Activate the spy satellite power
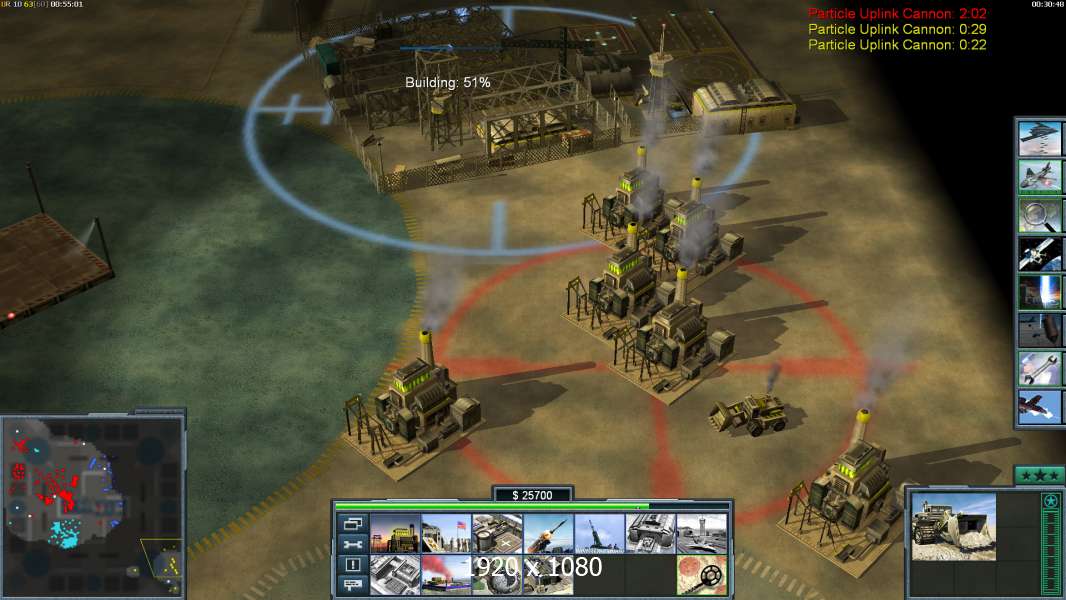The image size is (1066, 600). pyautogui.click(x=1039, y=254)
